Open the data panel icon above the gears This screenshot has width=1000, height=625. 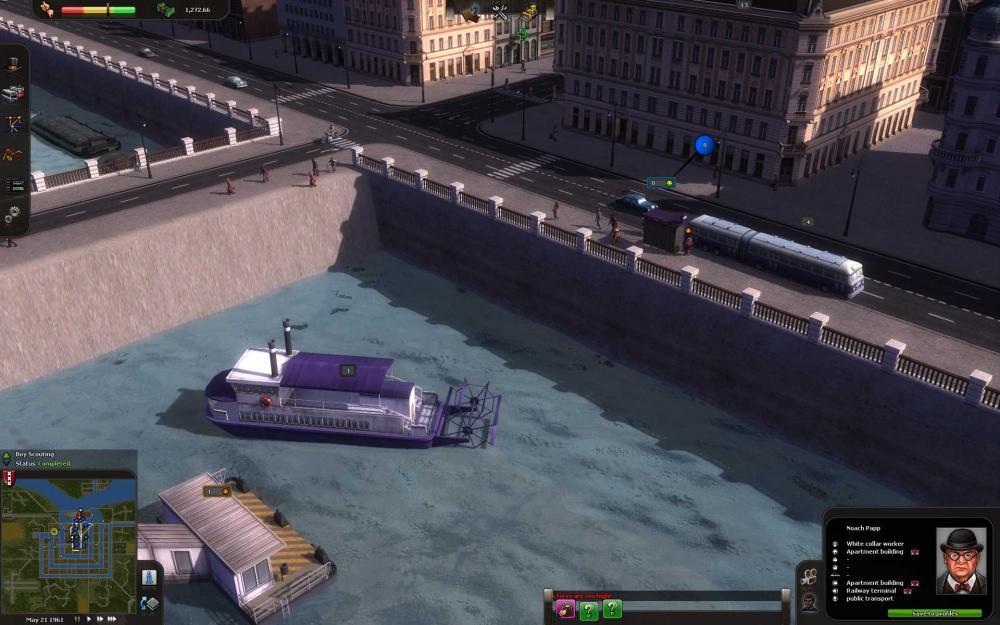pyautogui.click(x=13, y=184)
